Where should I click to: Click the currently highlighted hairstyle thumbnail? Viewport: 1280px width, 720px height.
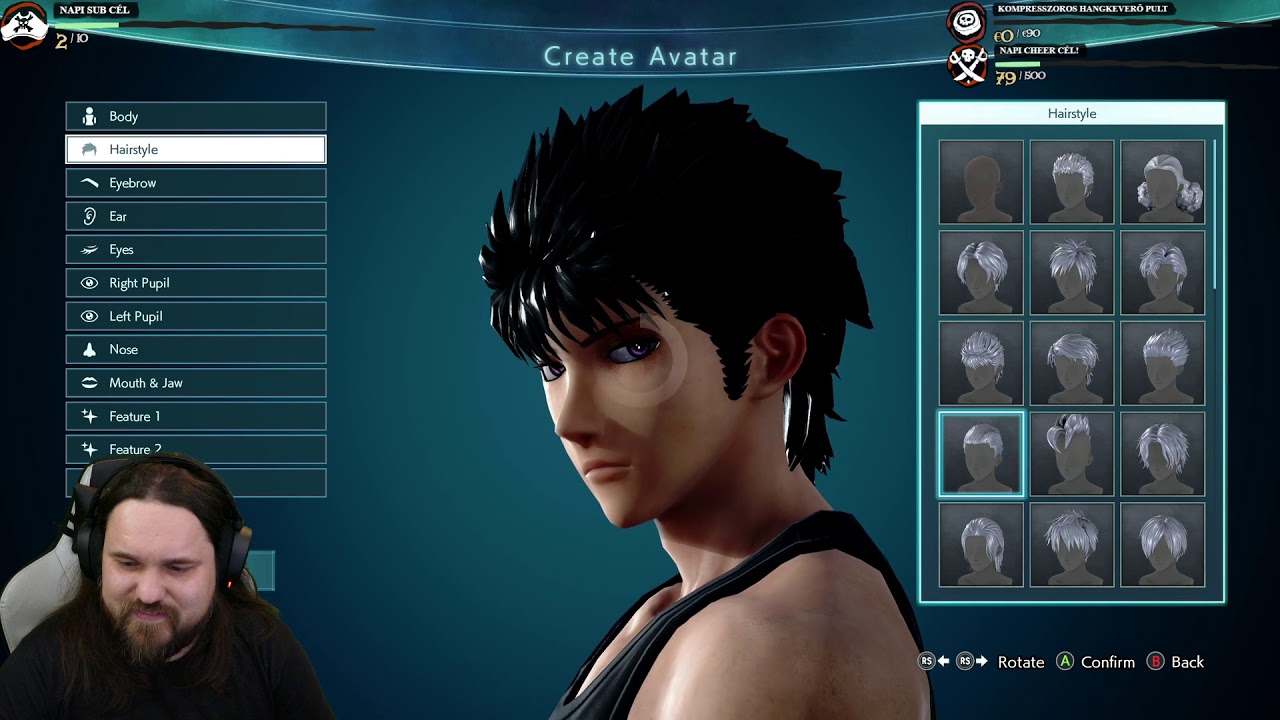click(981, 453)
